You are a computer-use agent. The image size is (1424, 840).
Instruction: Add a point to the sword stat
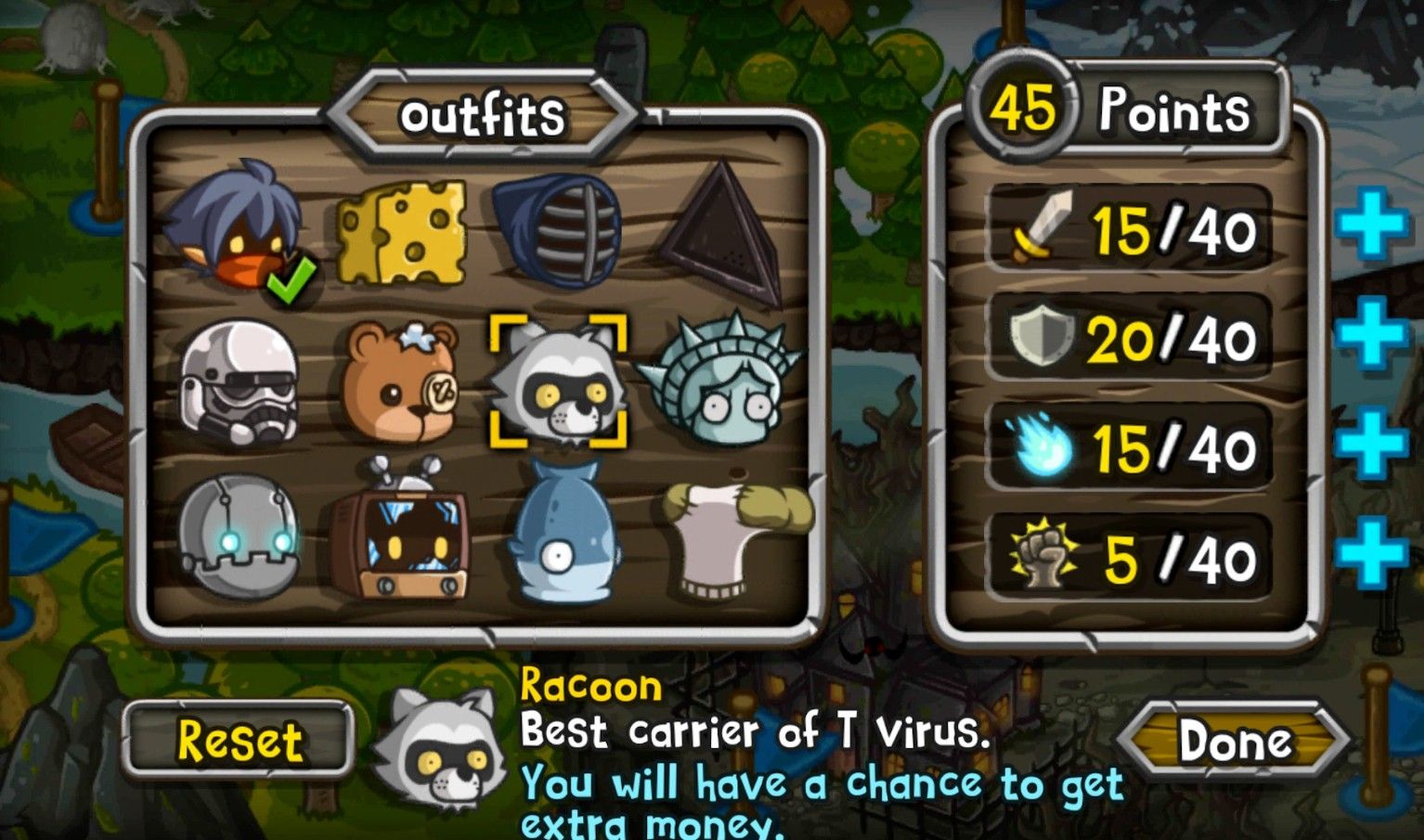tap(1371, 224)
